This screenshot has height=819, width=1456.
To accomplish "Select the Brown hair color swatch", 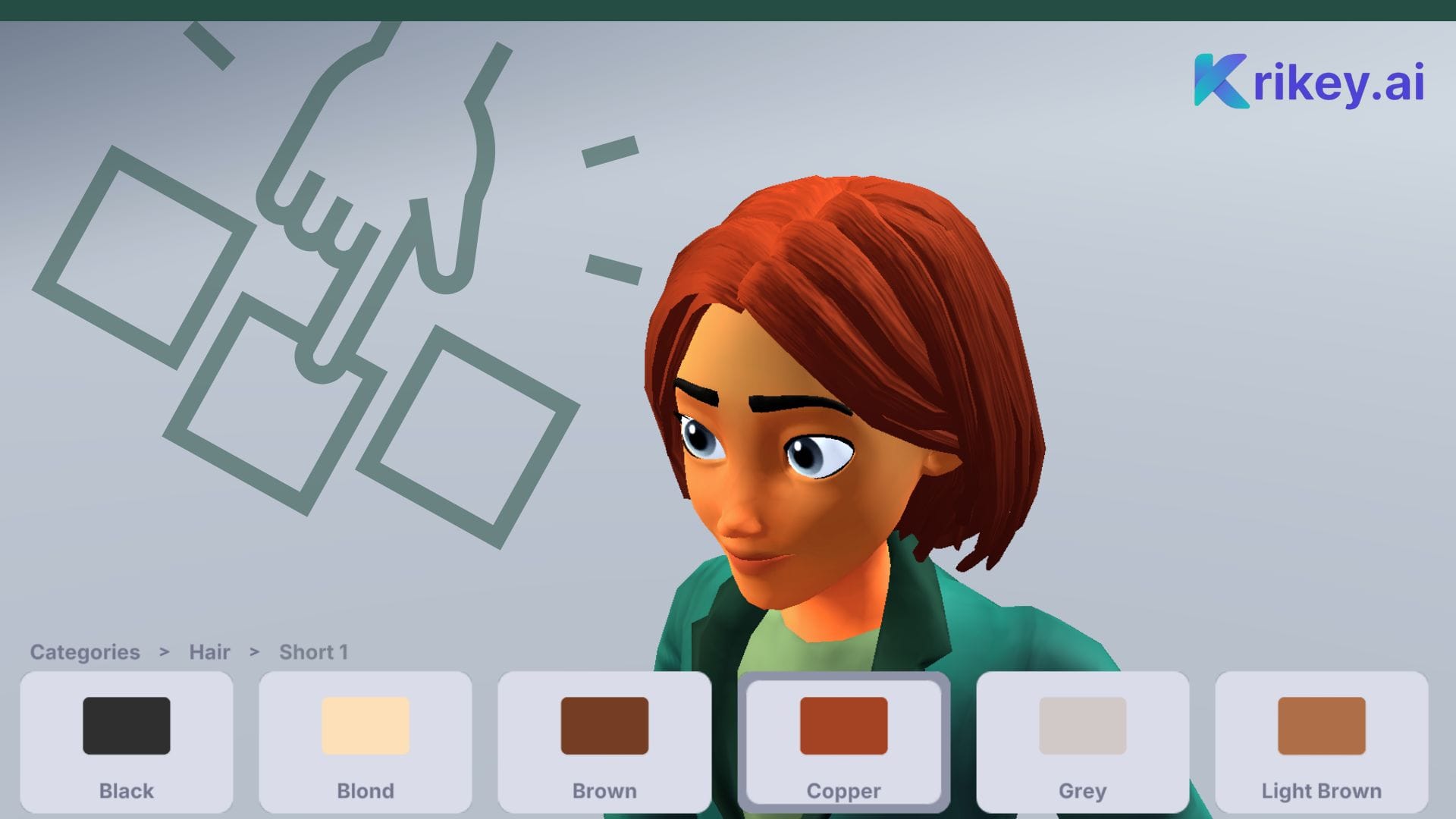I will (604, 724).
